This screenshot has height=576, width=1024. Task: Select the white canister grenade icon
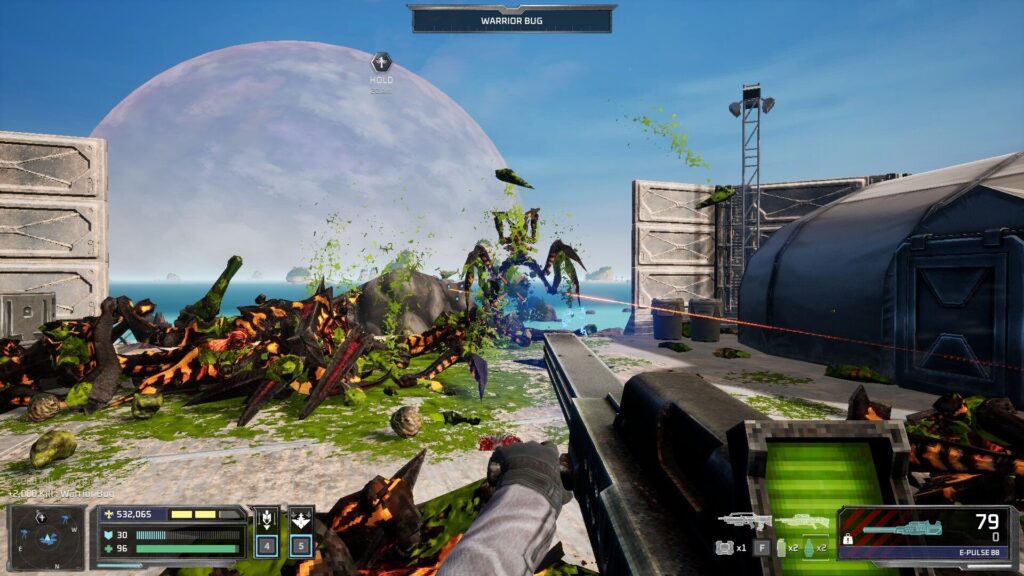(x=781, y=548)
